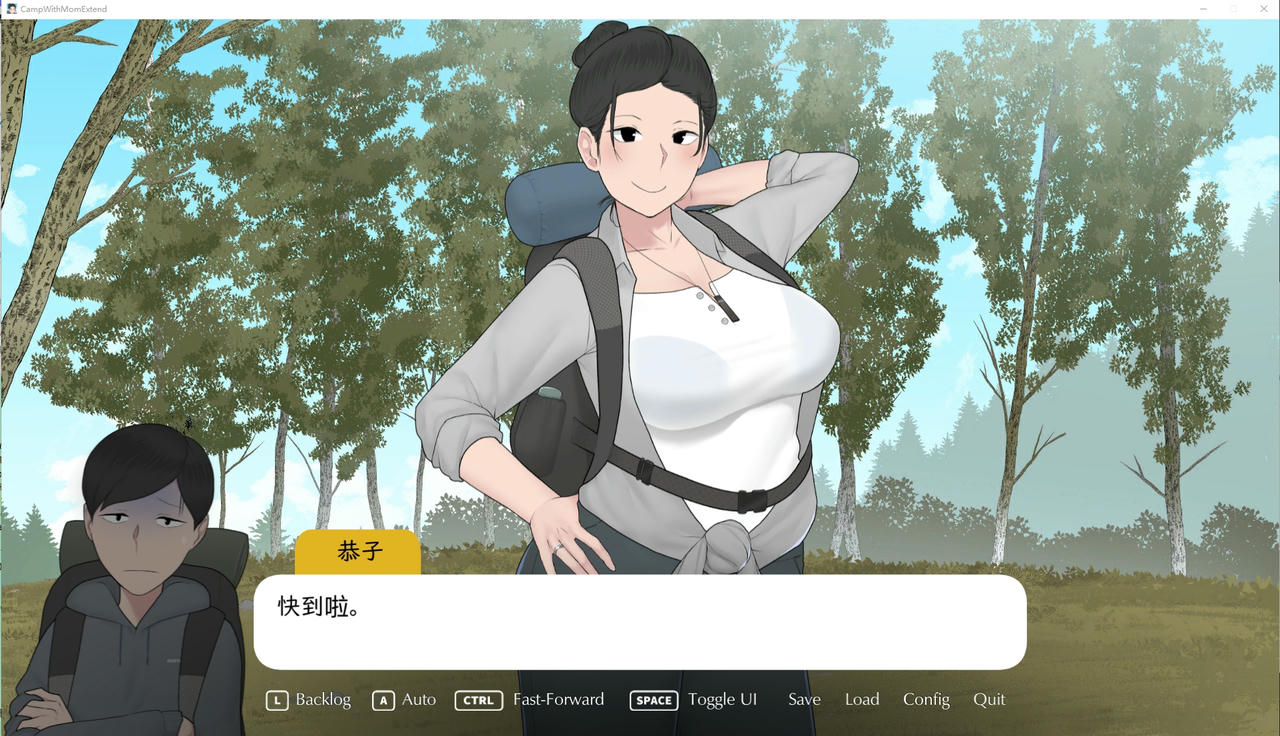Image resolution: width=1280 pixels, height=736 pixels.
Task: Click the A key badge next to Auto
Action: point(383,700)
